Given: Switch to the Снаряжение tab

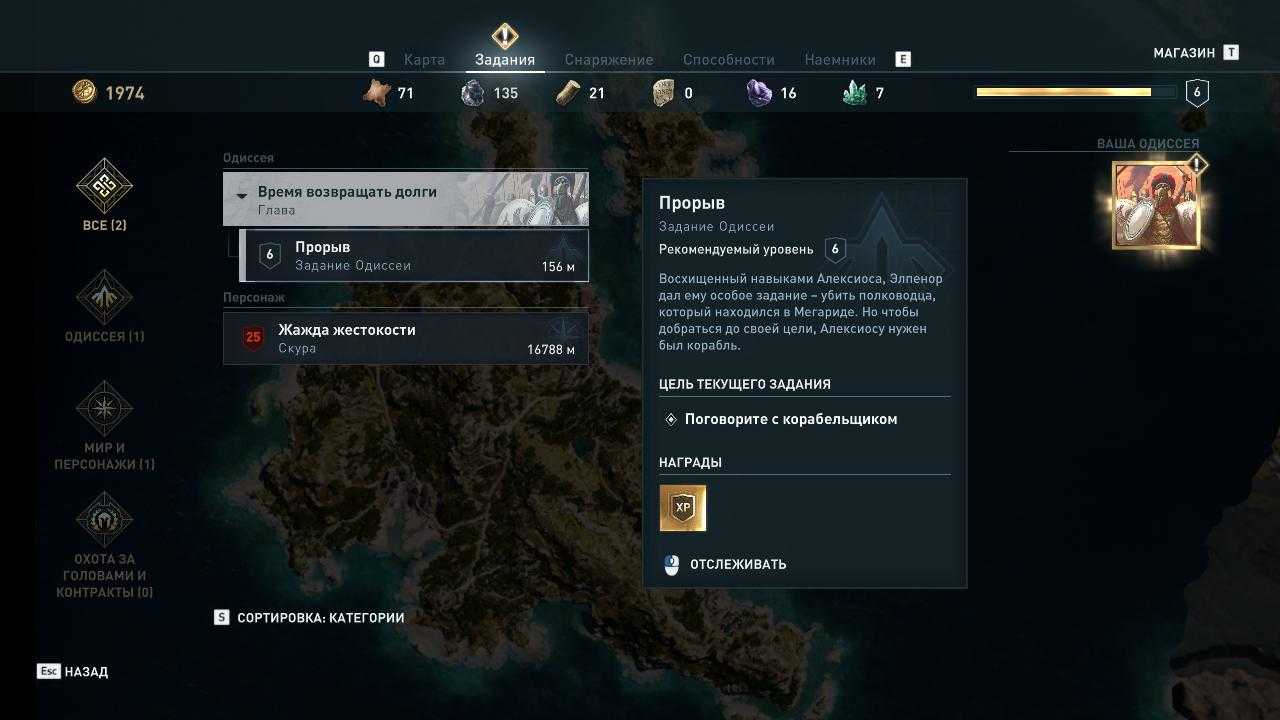Looking at the screenshot, I should (x=608, y=60).
